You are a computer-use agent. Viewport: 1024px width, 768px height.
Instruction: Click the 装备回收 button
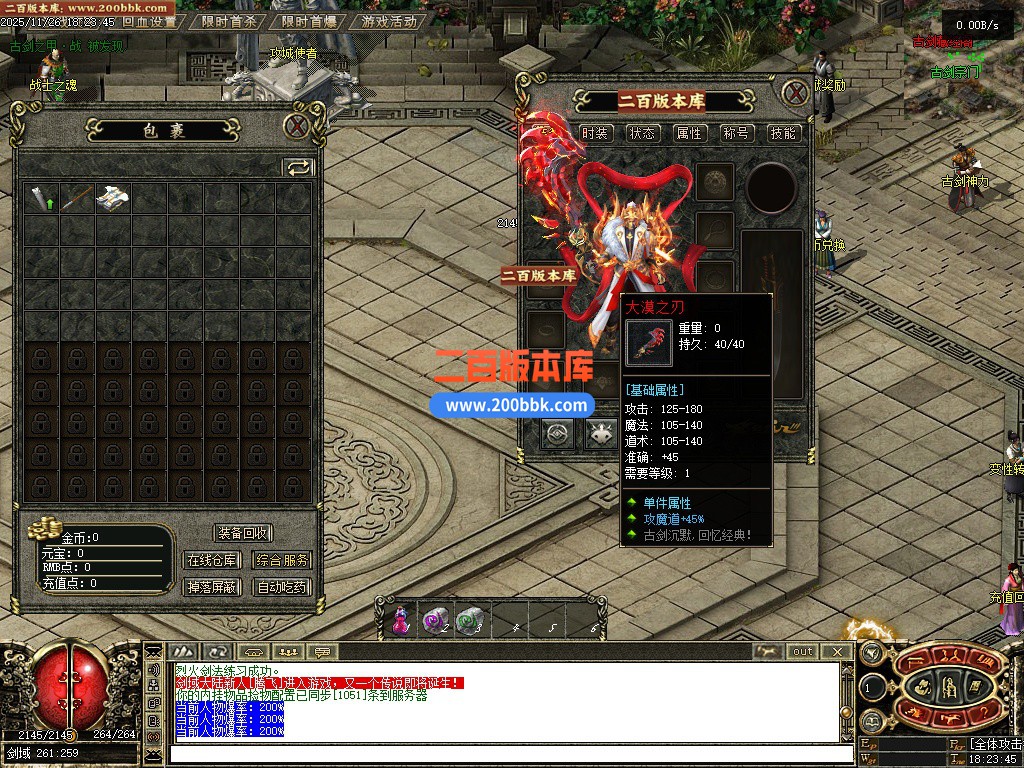(243, 534)
